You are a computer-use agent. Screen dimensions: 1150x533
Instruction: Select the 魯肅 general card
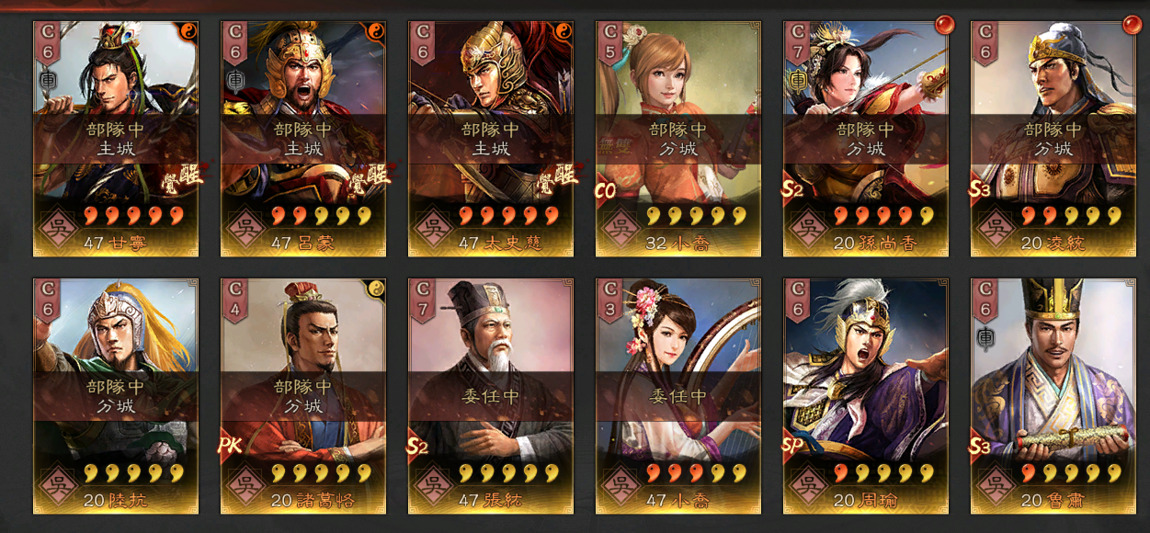1053,396
